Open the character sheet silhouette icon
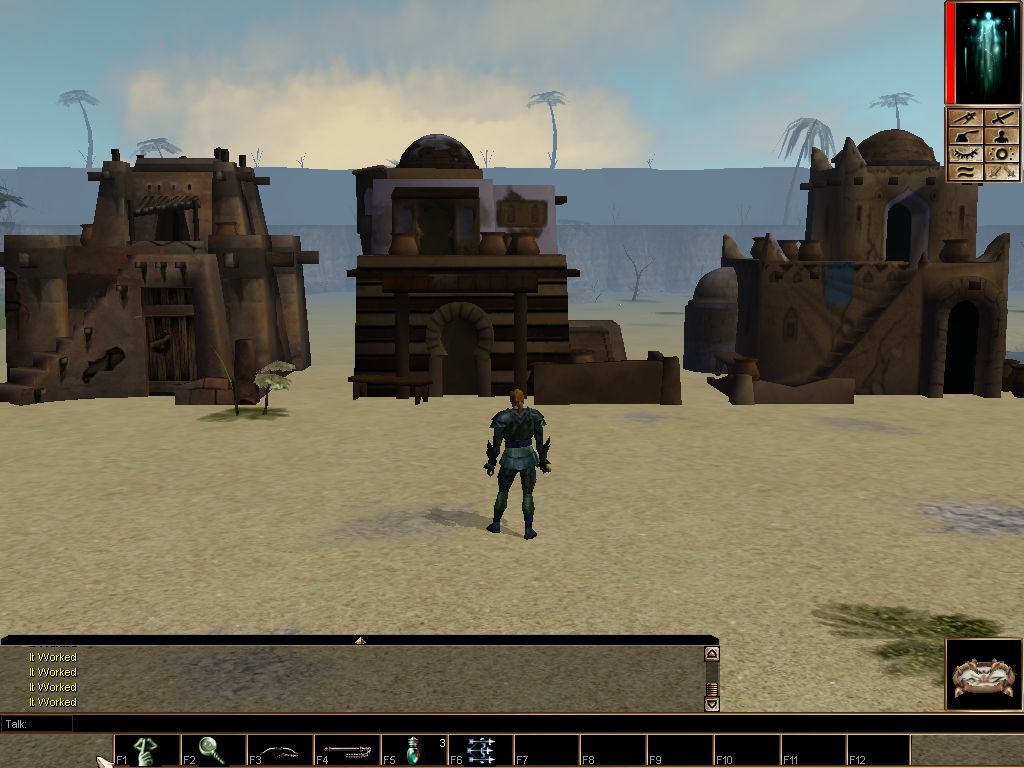Image resolution: width=1024 pixels, height=768 pixels. [1002, 136]
